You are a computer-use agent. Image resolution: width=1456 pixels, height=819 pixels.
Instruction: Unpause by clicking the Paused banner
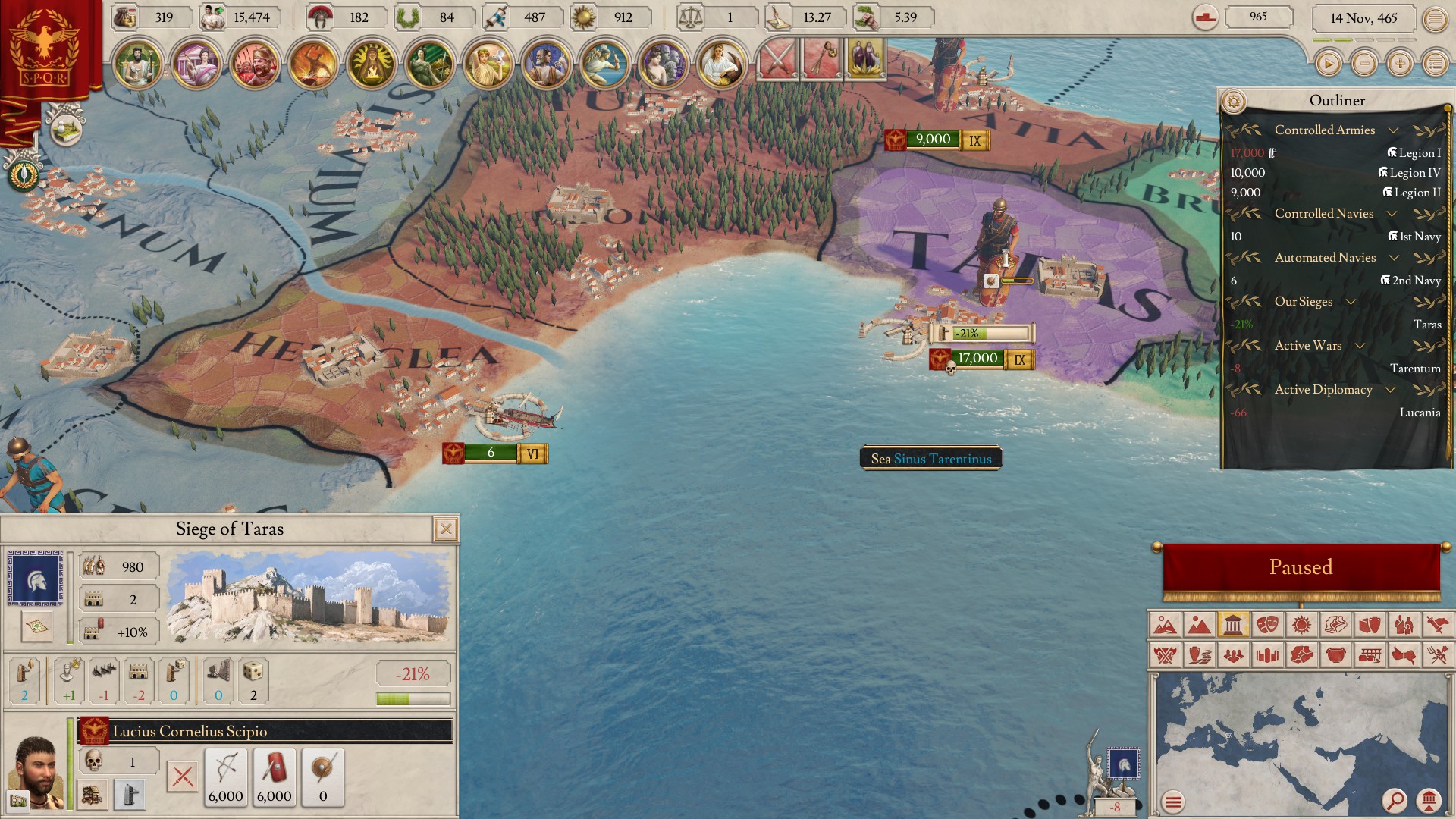(x=1301, y=566)
